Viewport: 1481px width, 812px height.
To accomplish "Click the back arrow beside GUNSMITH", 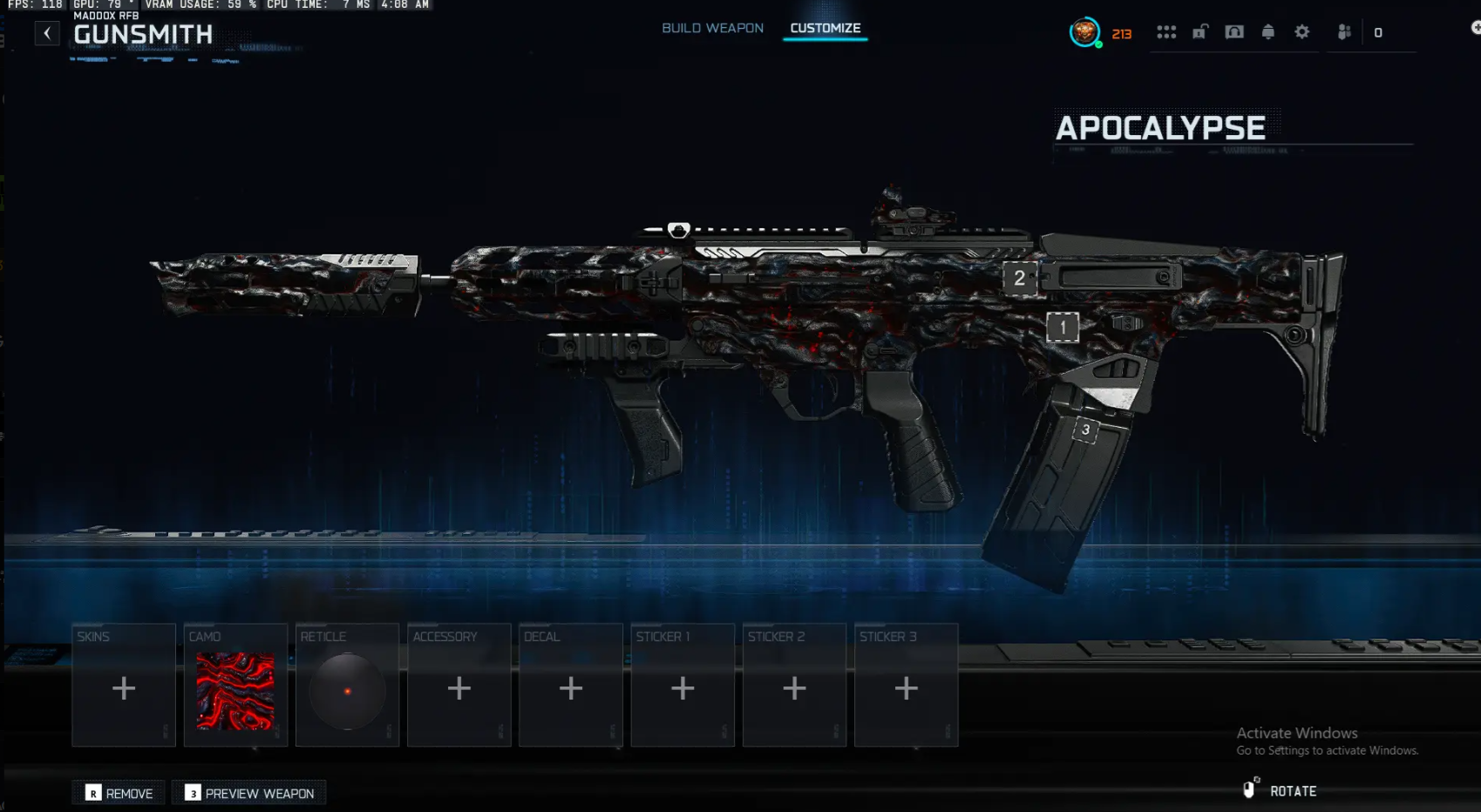I will (46, 32).
